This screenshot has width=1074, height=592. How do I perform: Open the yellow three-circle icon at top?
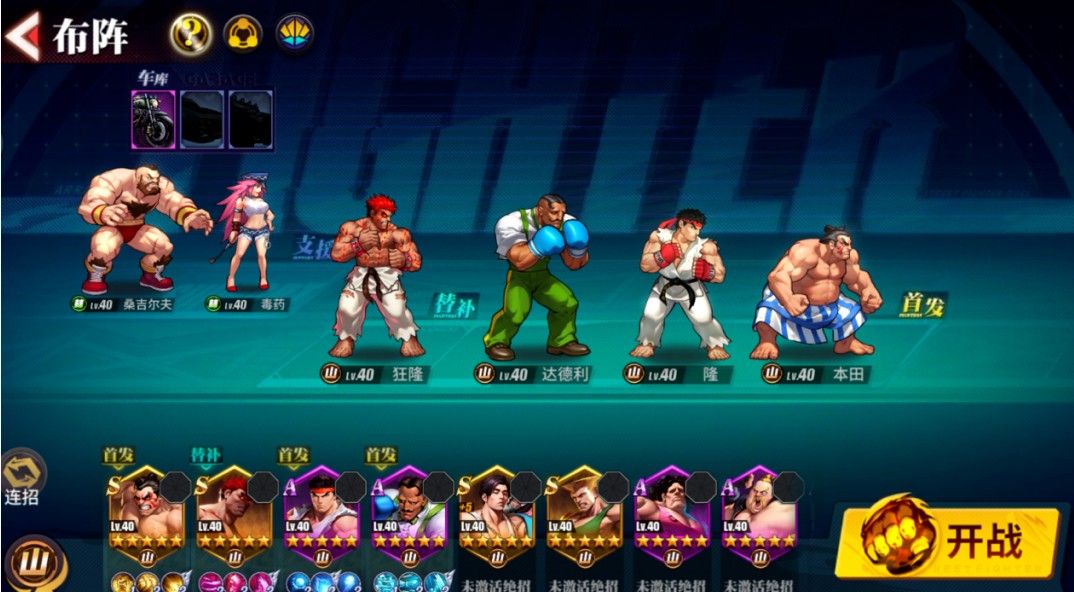tap(242, 35)
